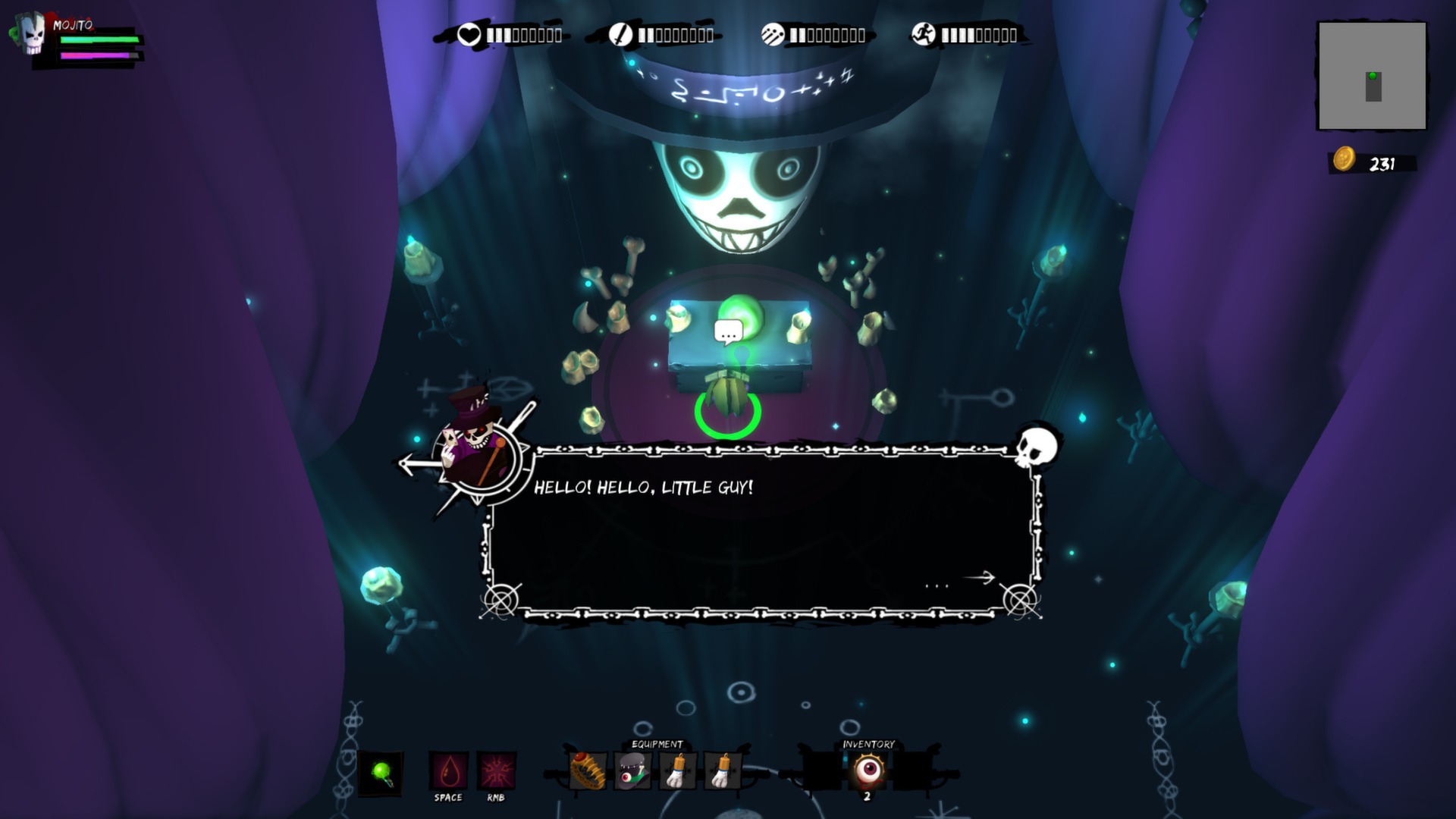Click the Equipment panel label
Viewport: 1456px width, 819px height.
pos(657,744)
